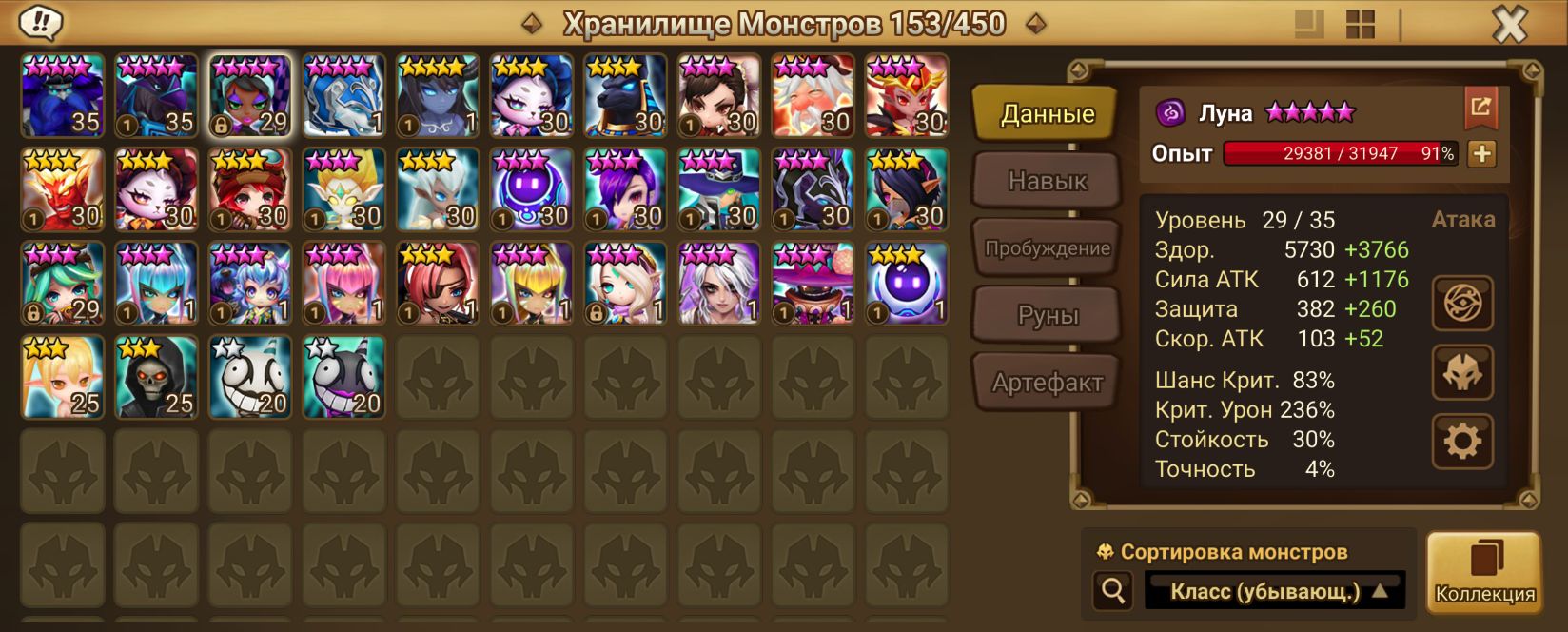Select the black Anubis jackal monster
The height and width of the screenshot is (632, 1568).
(x=625, y=95)
